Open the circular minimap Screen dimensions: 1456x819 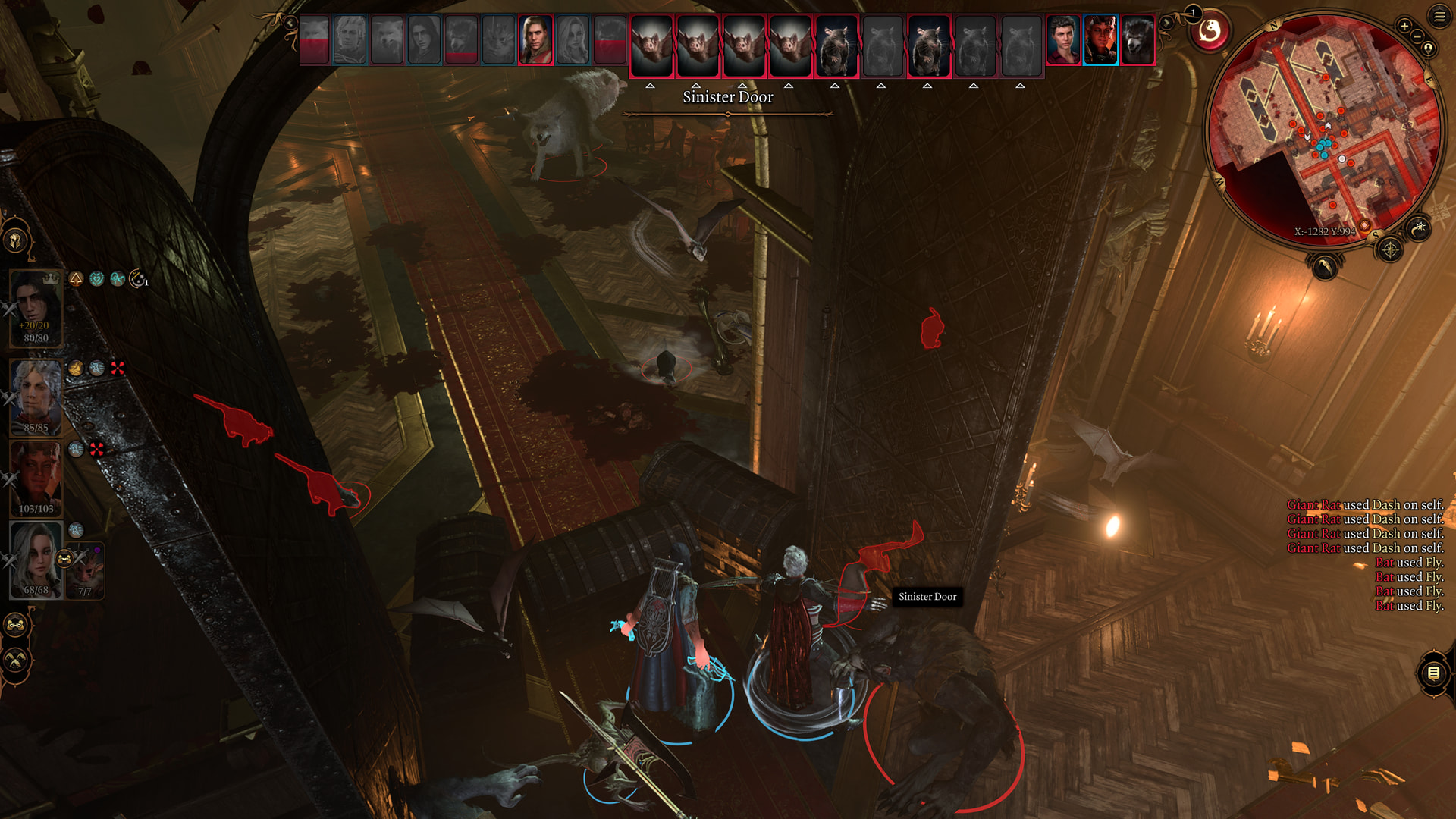pyautogui.click(x=1324, y=129)
